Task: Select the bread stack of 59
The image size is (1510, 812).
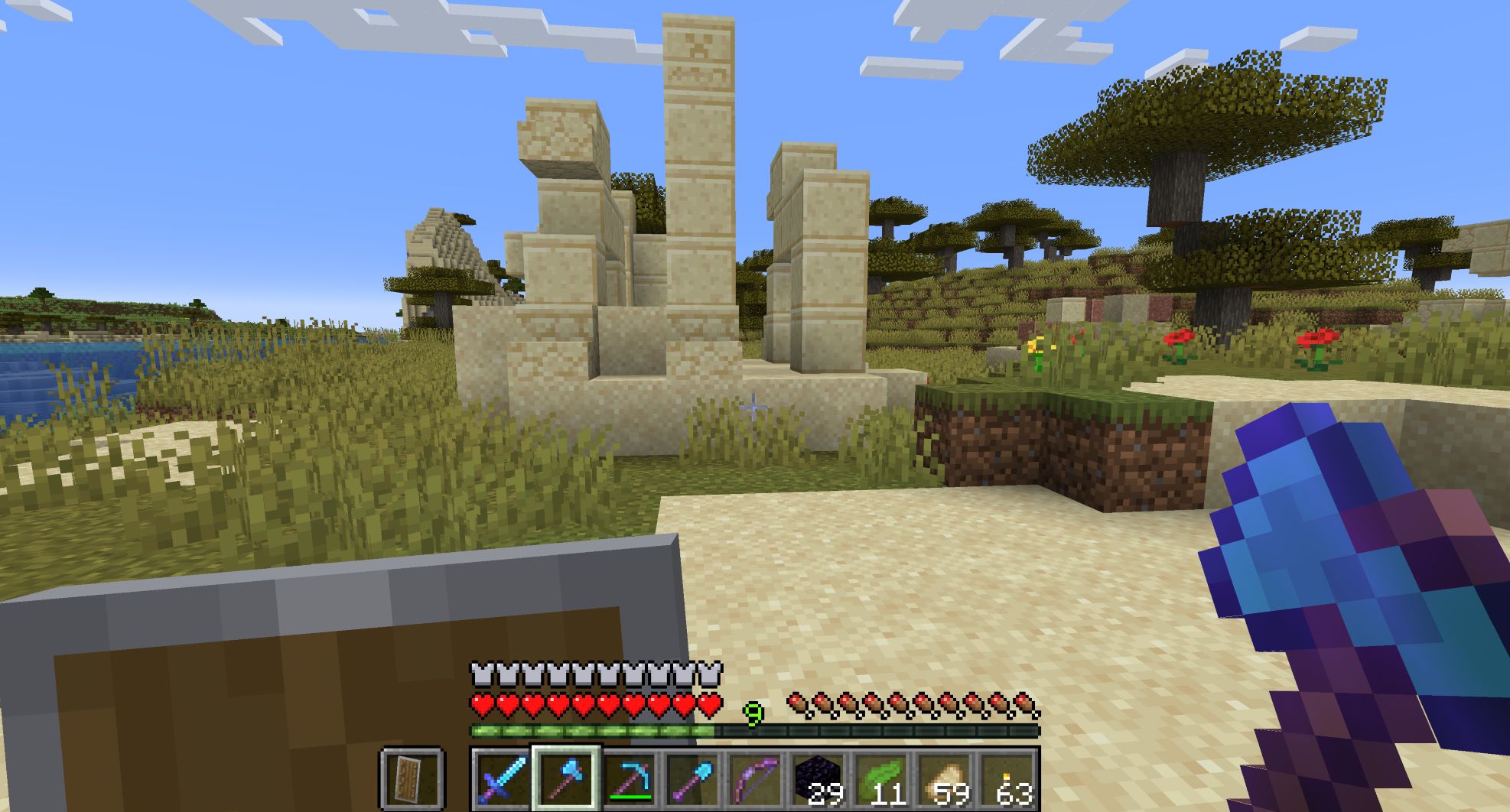Action: (x=946, y=780)
